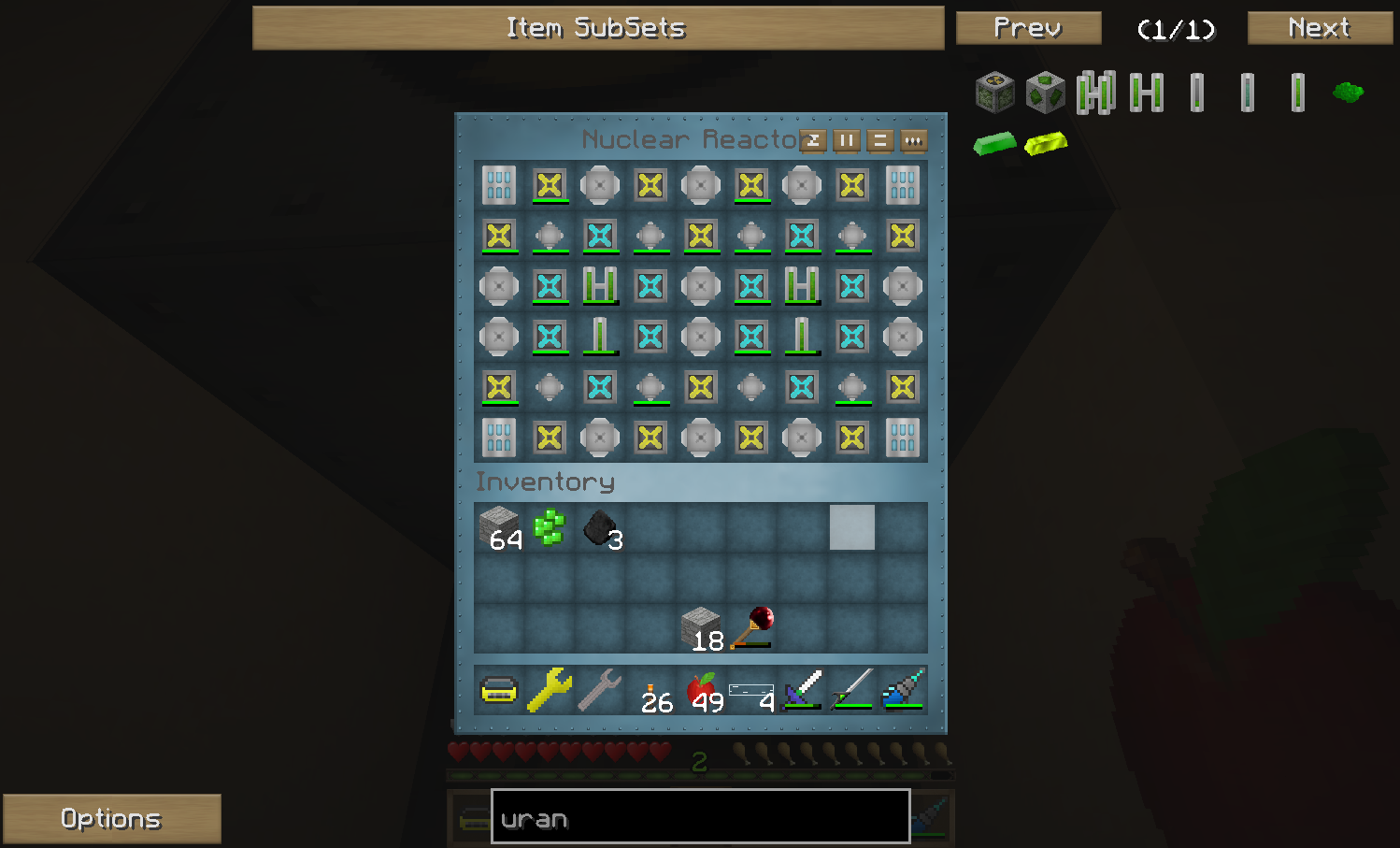1400x848 pixels.
Task: Click the sigma button on reactor header
Action: click(813, 140)
